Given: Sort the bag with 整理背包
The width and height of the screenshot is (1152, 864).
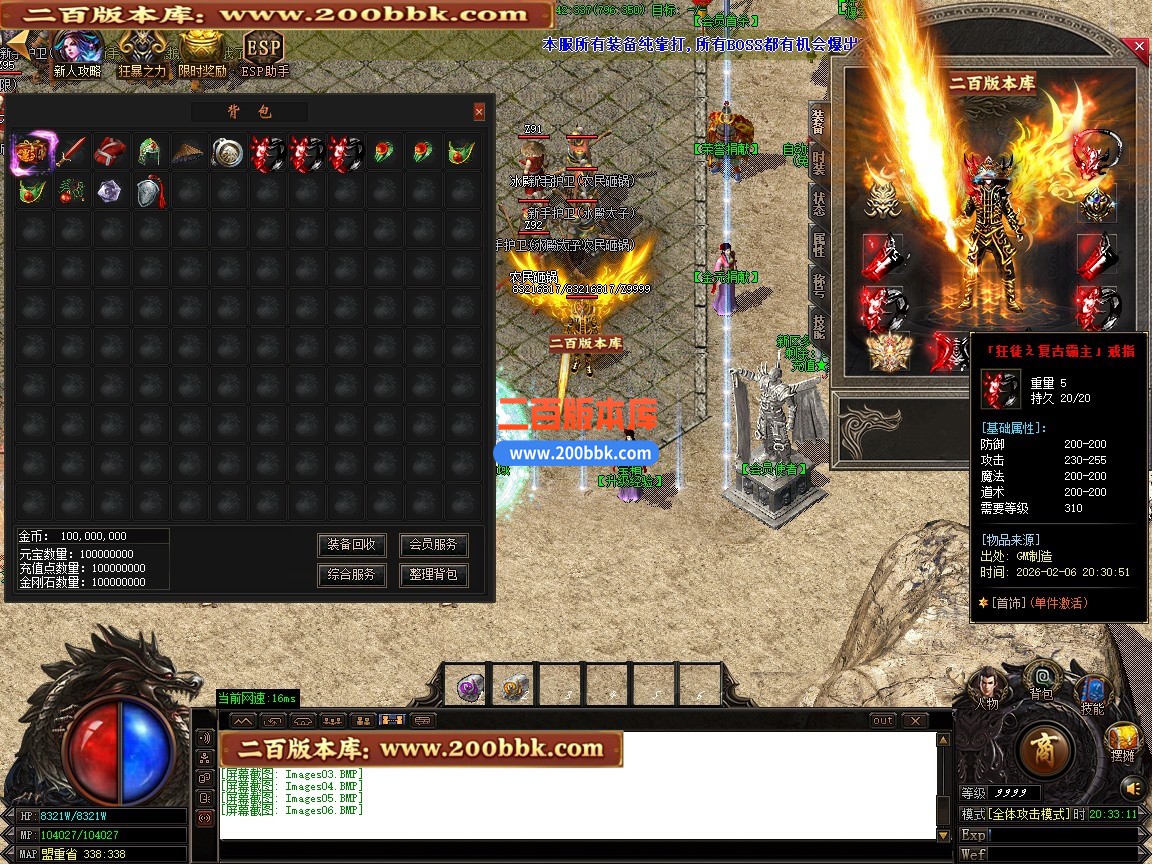Looking at the screenshot, I should 433,575.
